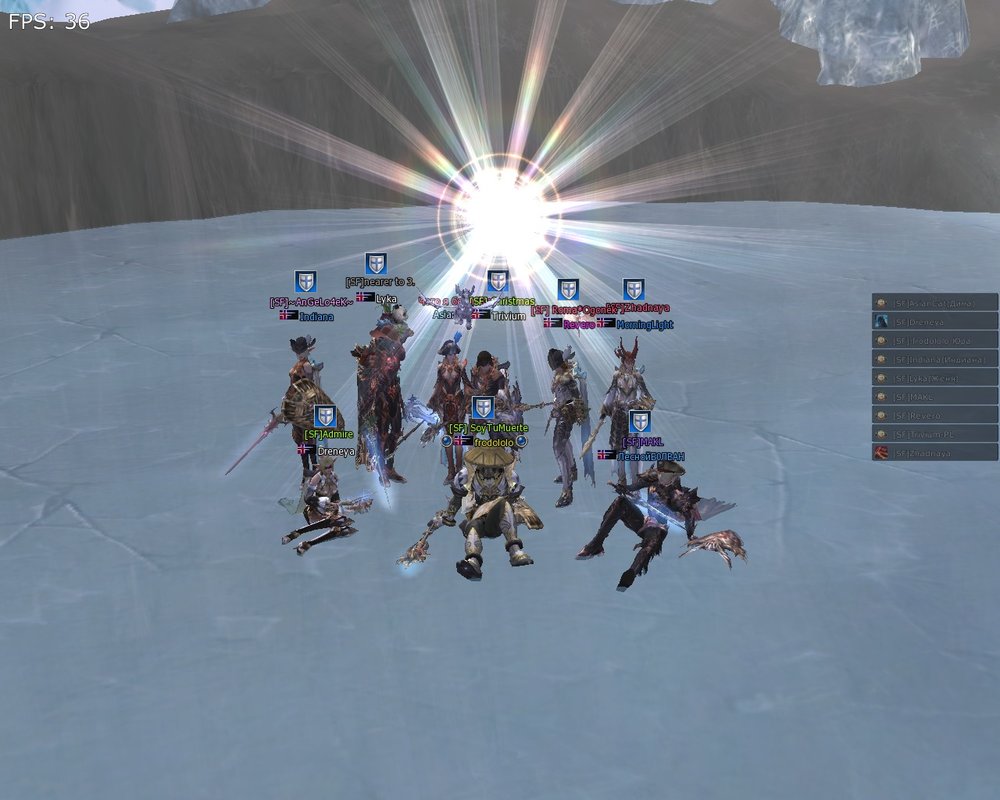Select Dreneya's row in the party list
The height and width of the screenshot is (800, 1000).
click(x=935, y=321)
